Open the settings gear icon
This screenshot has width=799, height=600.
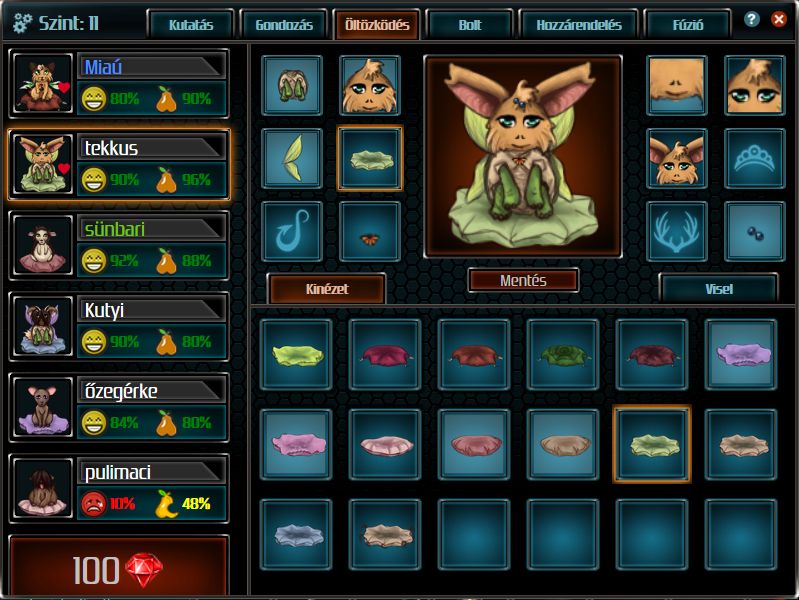point(22,23)
